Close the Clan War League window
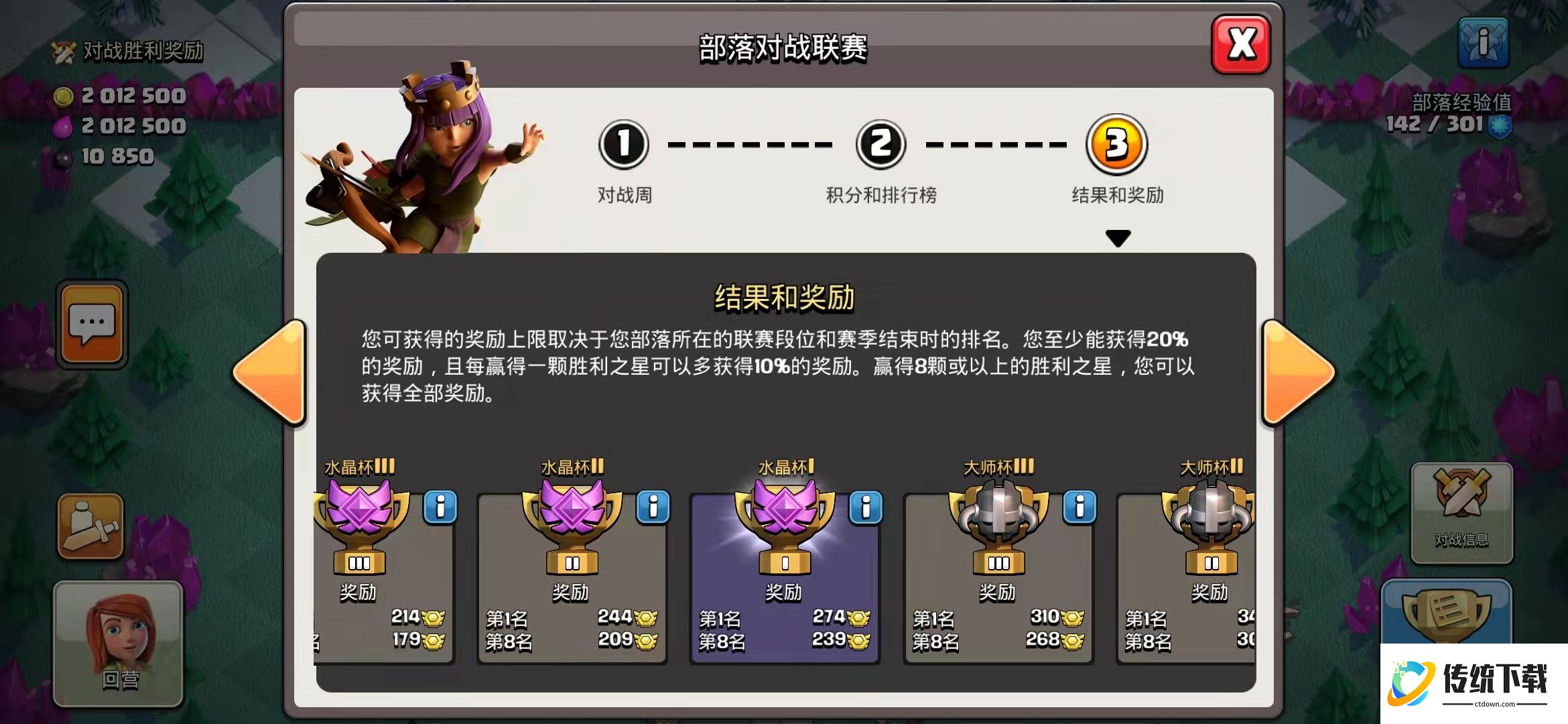This screenshot has width=1568, height=724. click(x=1241, y=44)
